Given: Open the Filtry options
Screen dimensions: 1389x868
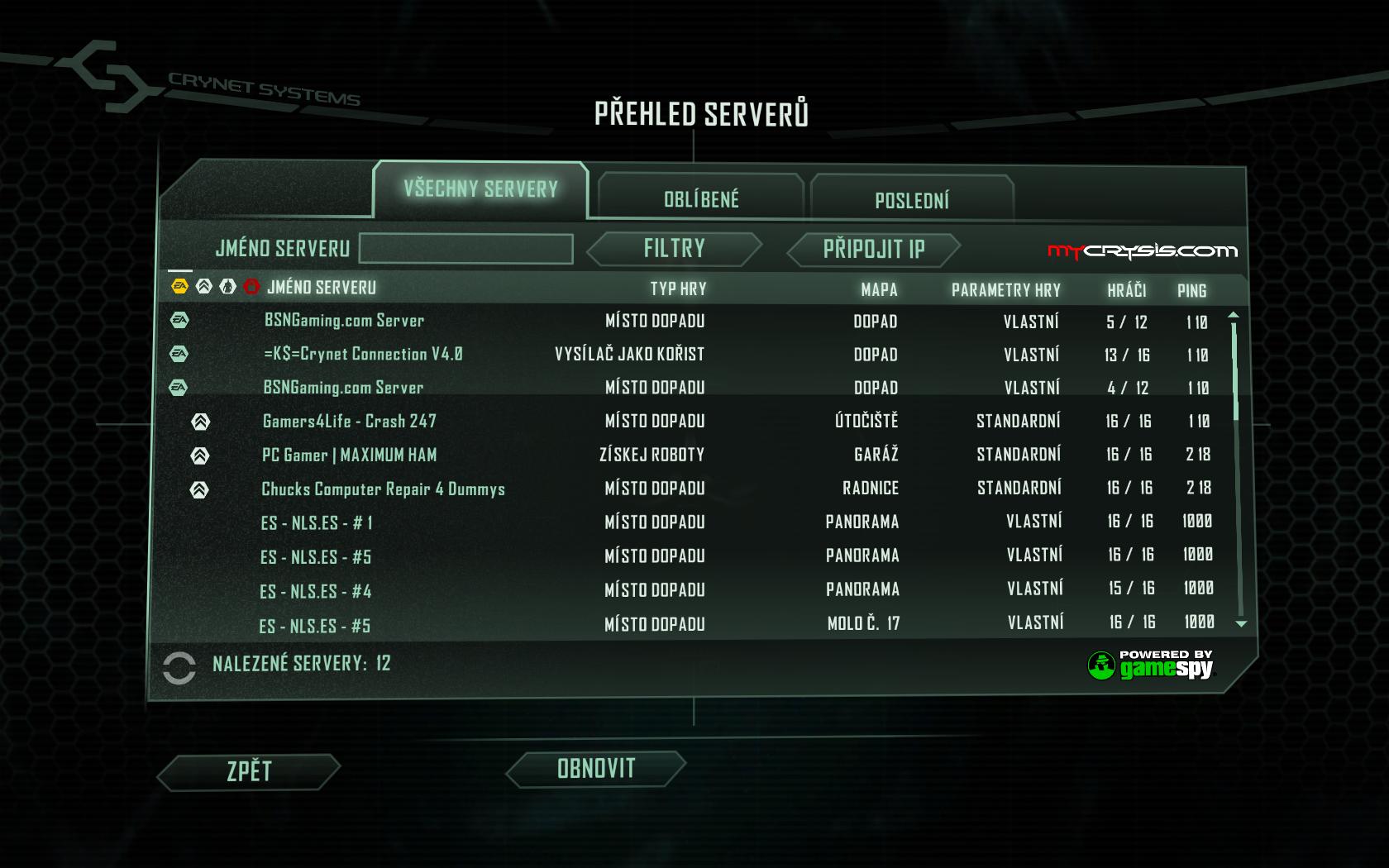Looking at the screenshot, I should [x=674, y=249].
